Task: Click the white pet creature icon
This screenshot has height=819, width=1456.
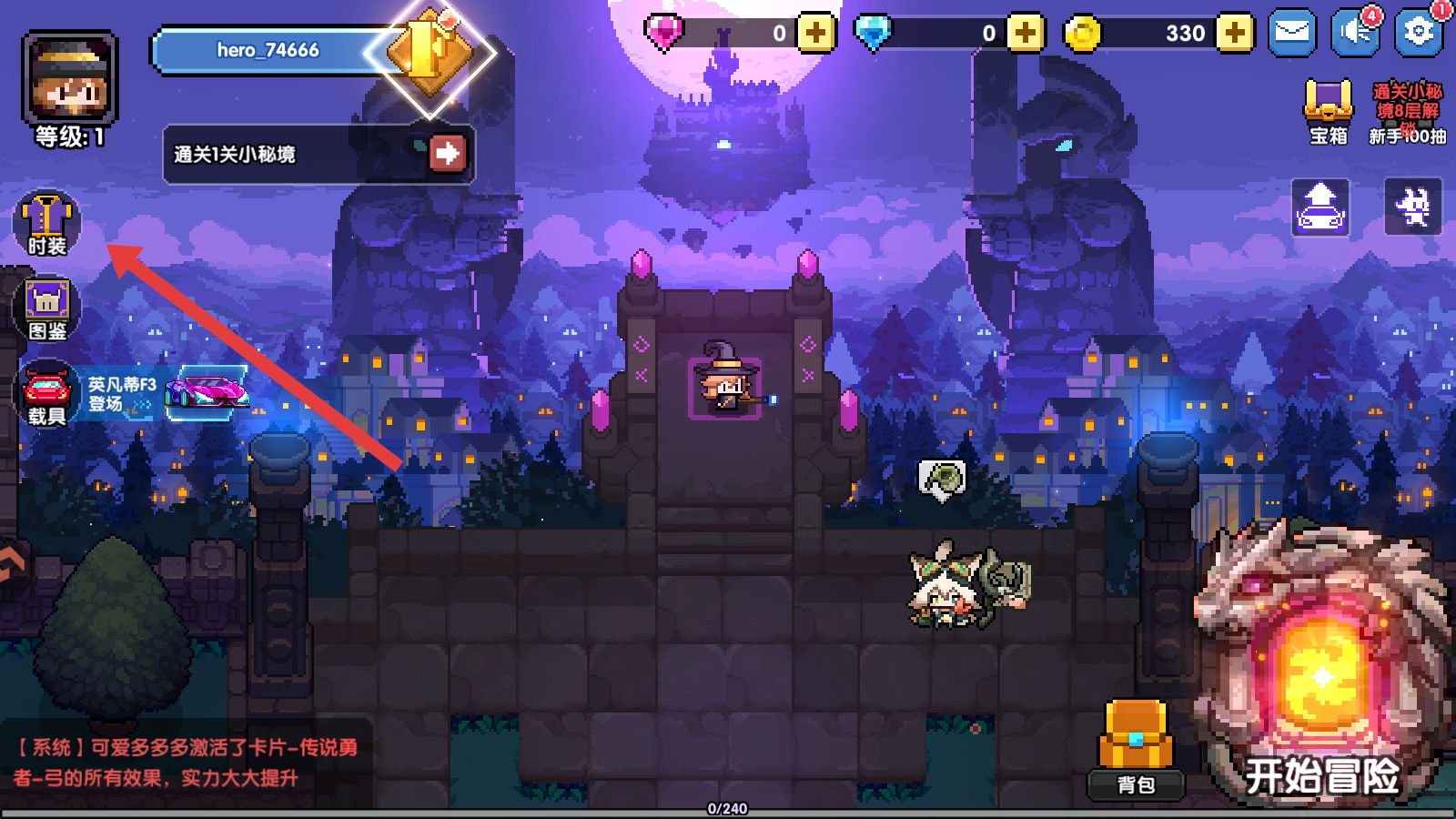Action: point(1412,207)
